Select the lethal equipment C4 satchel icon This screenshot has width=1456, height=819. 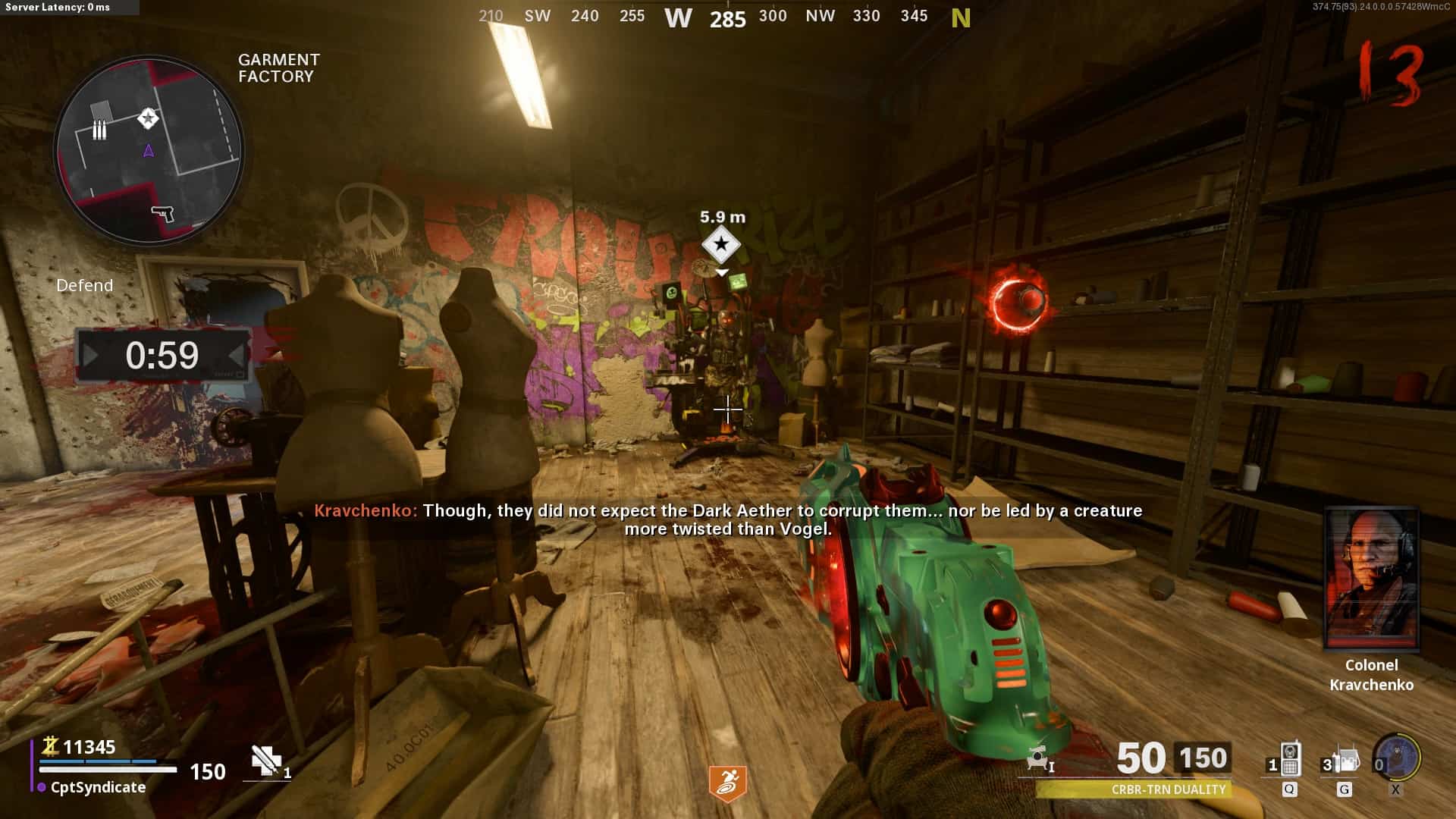1345,760
